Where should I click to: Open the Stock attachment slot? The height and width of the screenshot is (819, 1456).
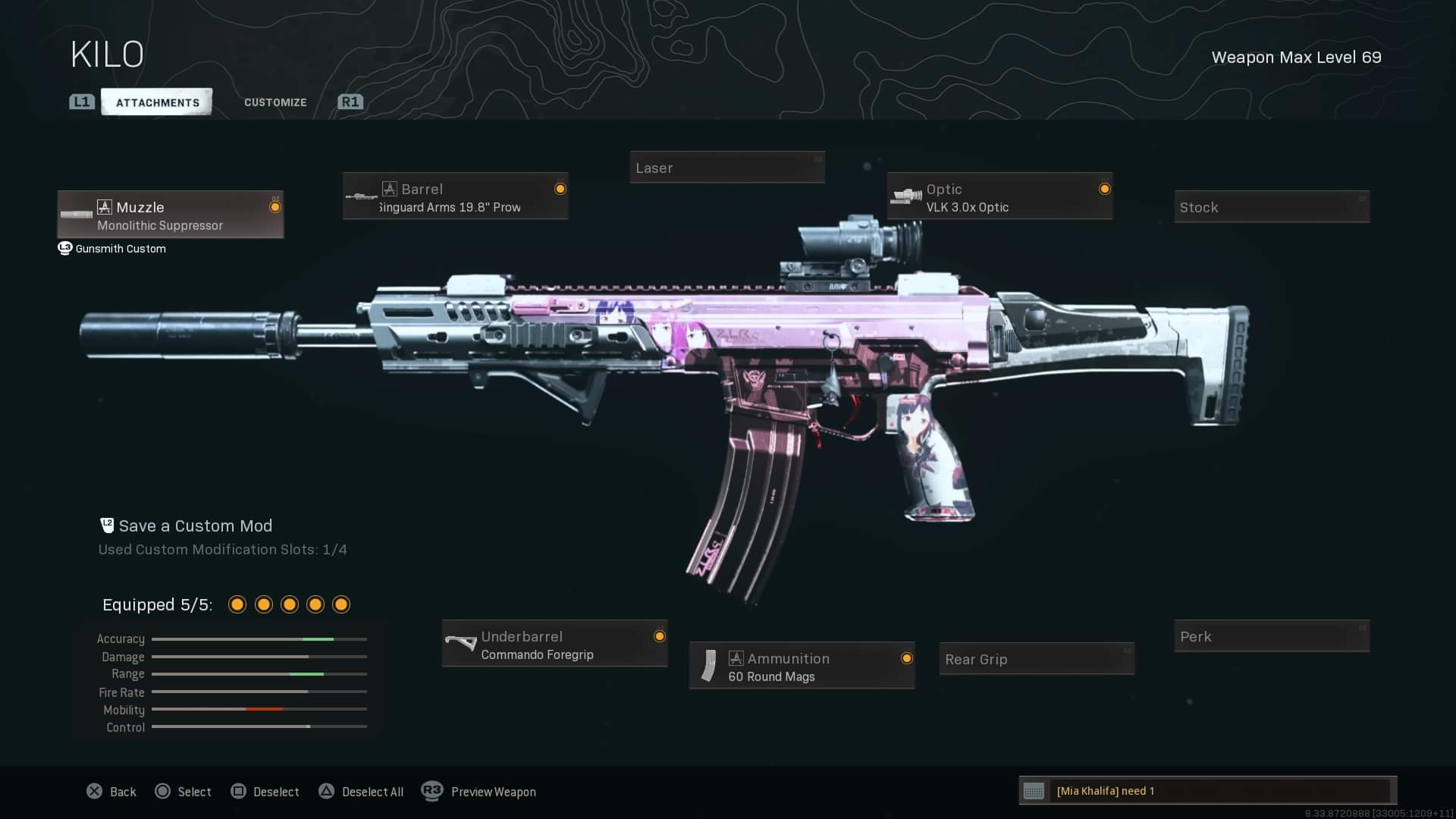coord(1271,206)
